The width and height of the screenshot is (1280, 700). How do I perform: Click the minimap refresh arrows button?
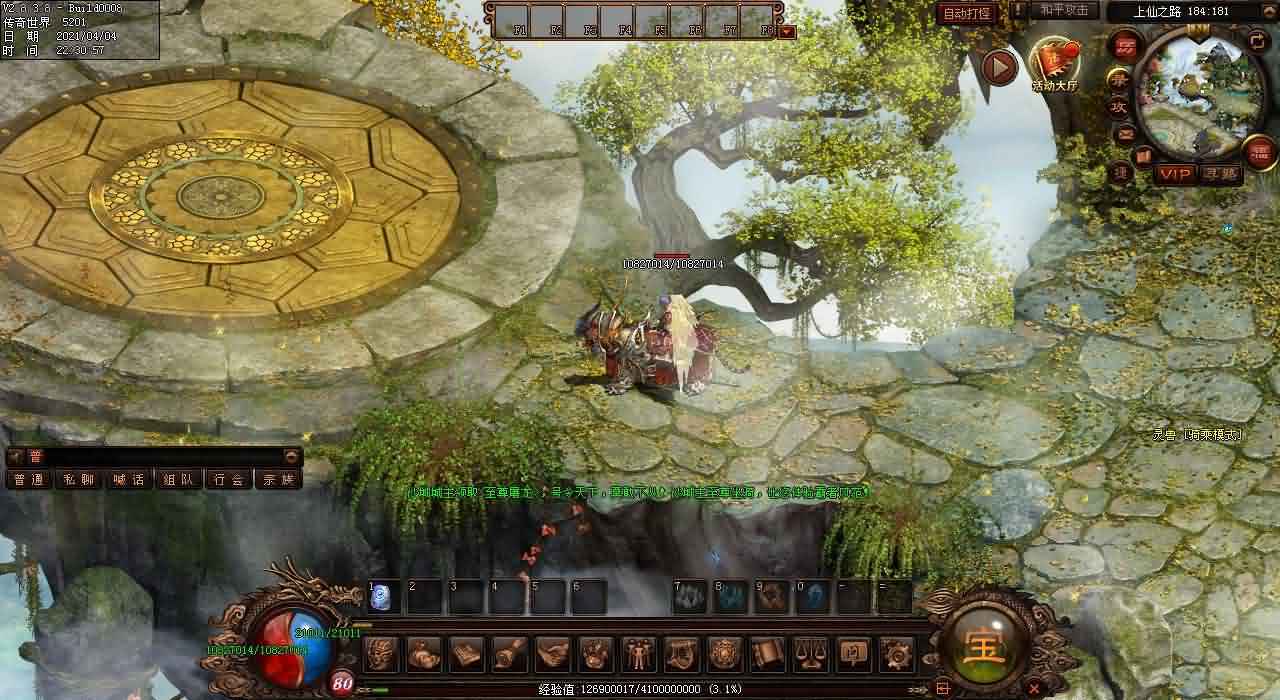(x=1257, y=40)
